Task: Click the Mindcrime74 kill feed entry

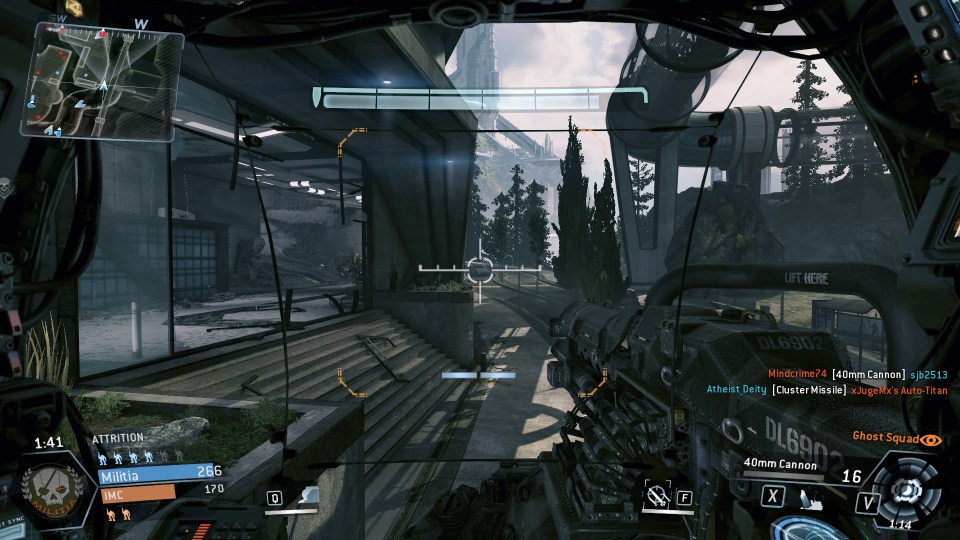Action: [x=849, y=374]
